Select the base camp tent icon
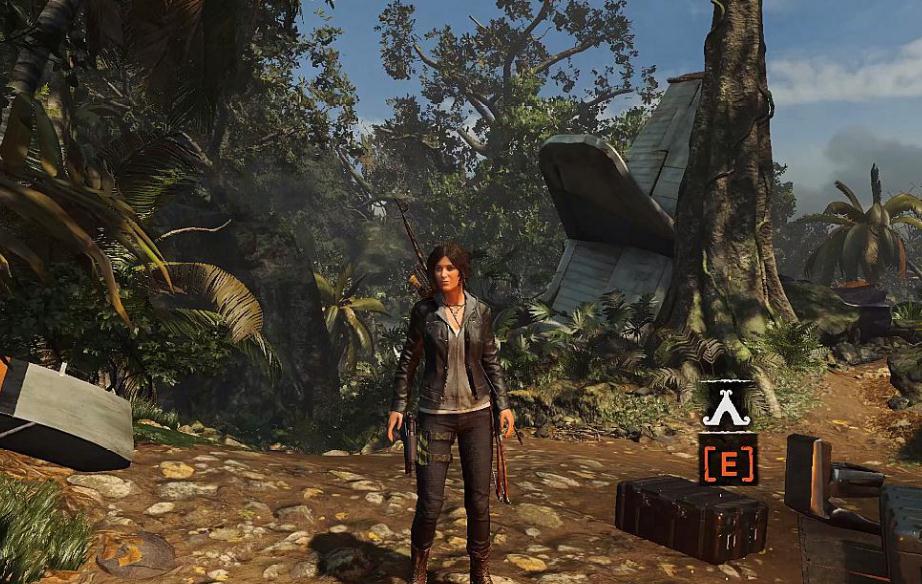Image resolution: width=922 pixels, height=584 pixels. pos(727,407)
